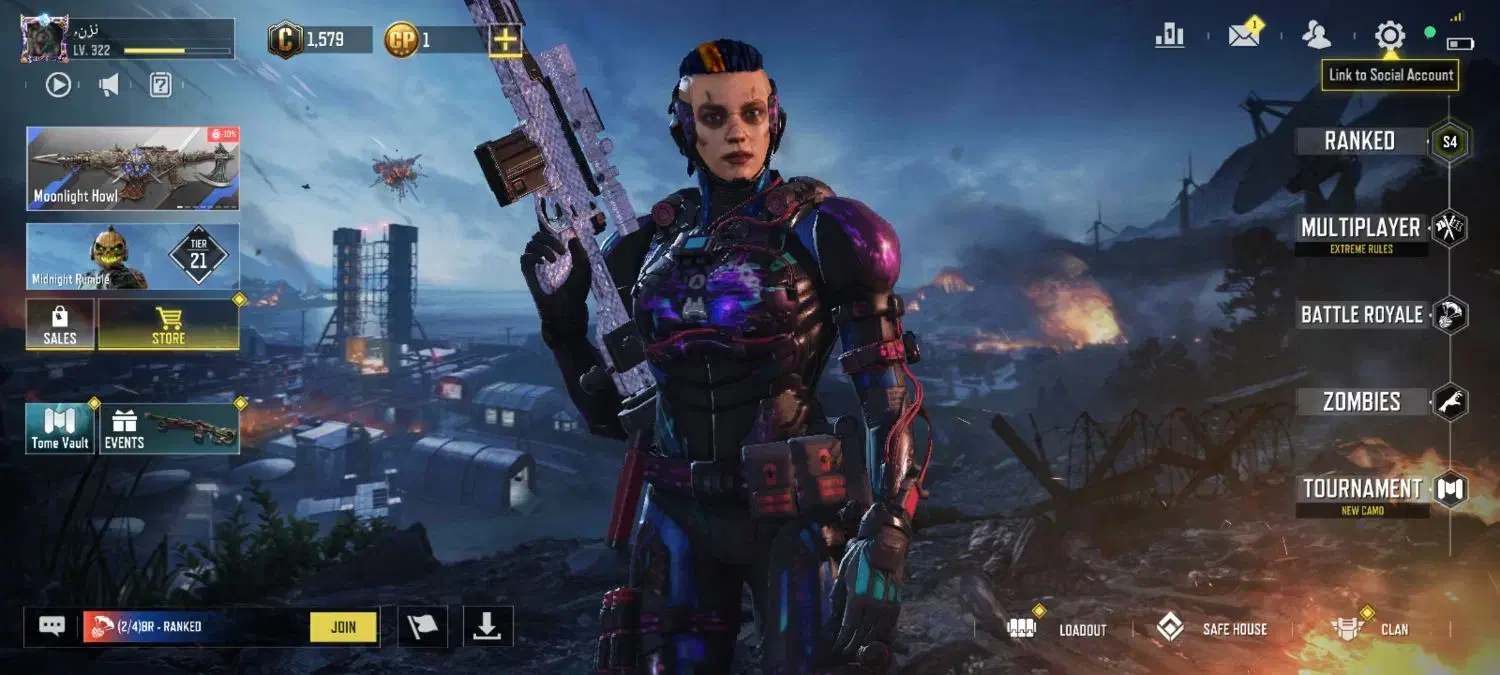Open the Clan page

point(1372,629)
